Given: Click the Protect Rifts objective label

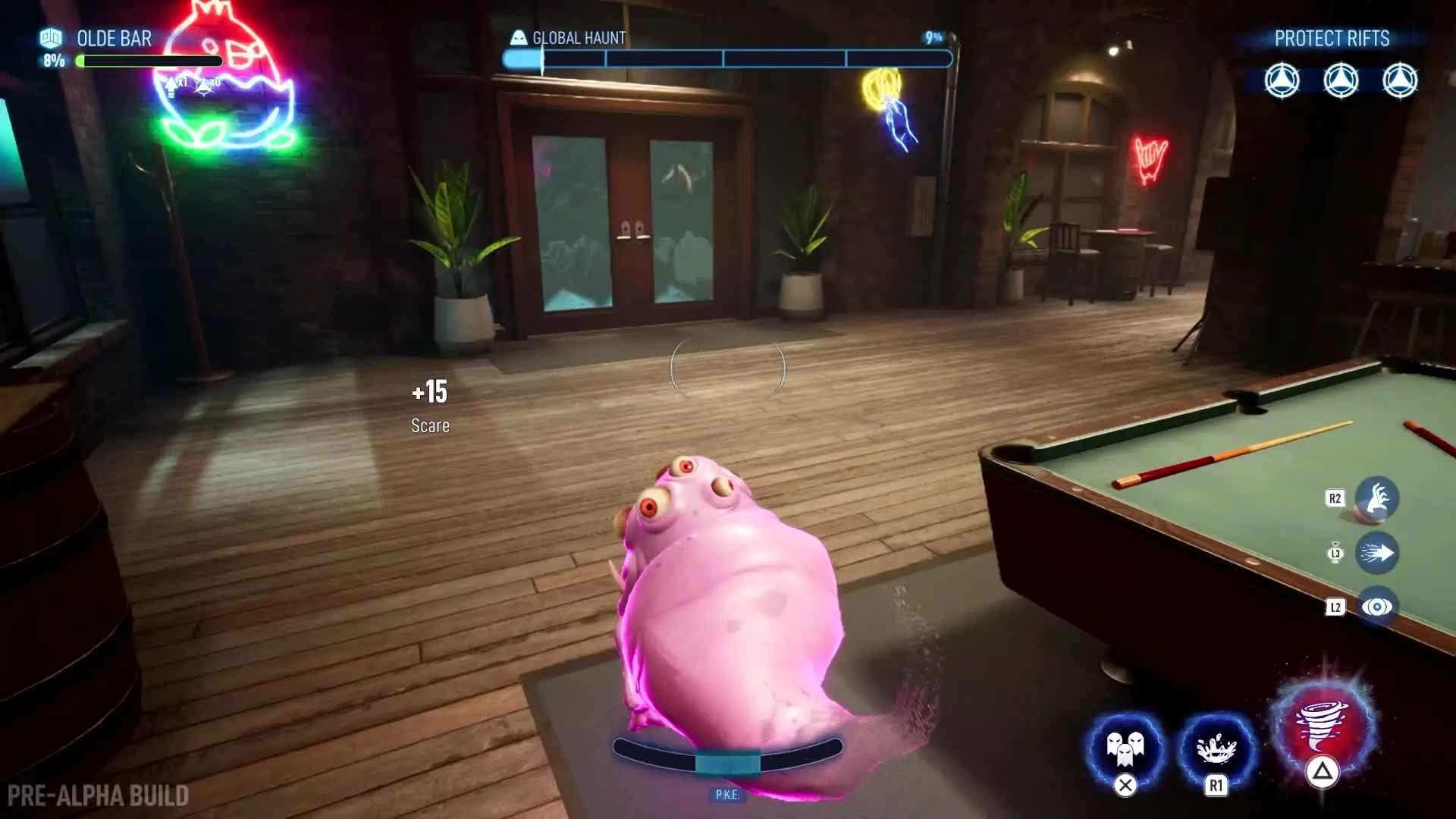Looking at the screenshot, I should pyautogui.click(x=1332, y=39).
